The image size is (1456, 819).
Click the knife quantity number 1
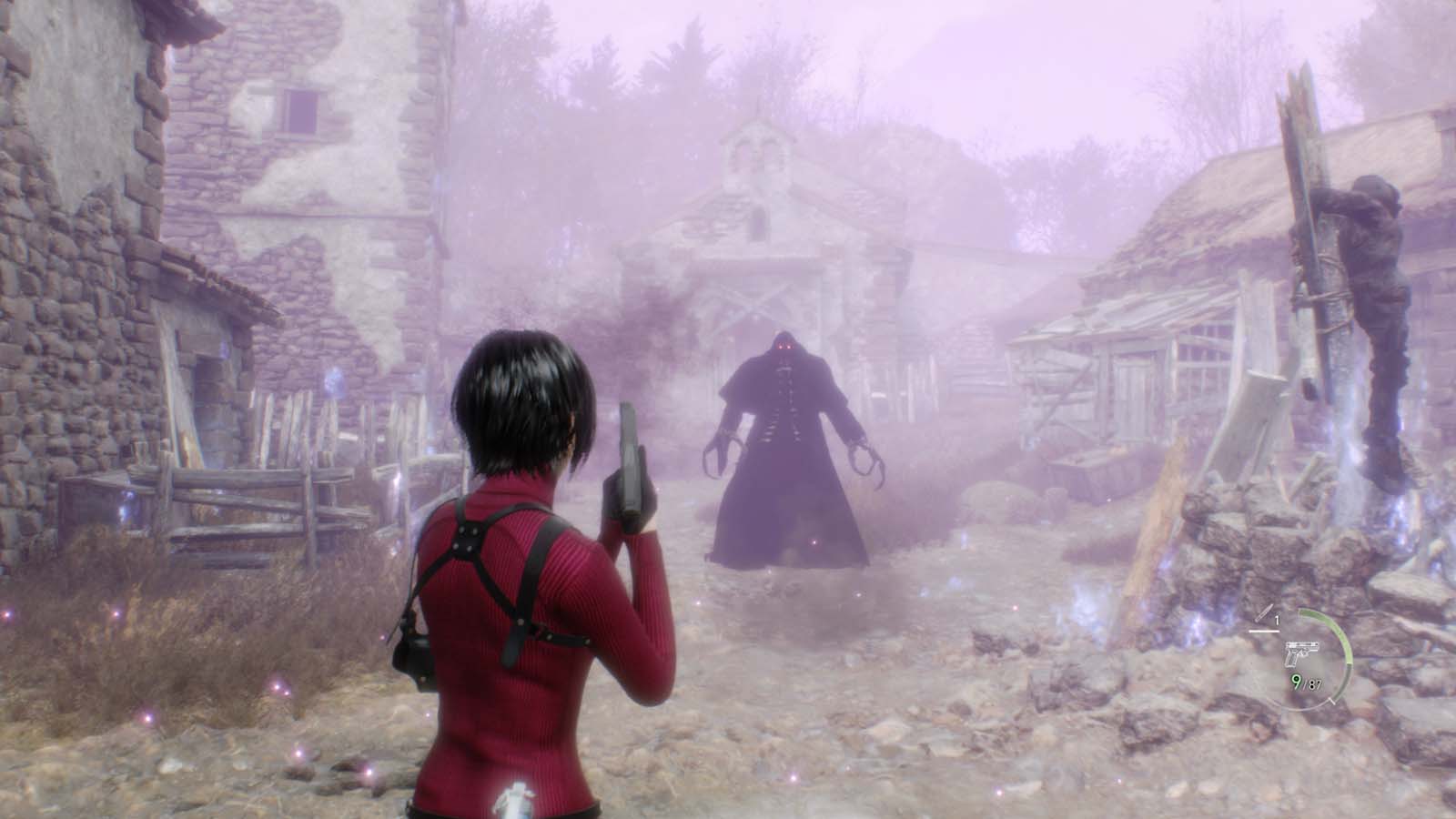click(1277, 618)
